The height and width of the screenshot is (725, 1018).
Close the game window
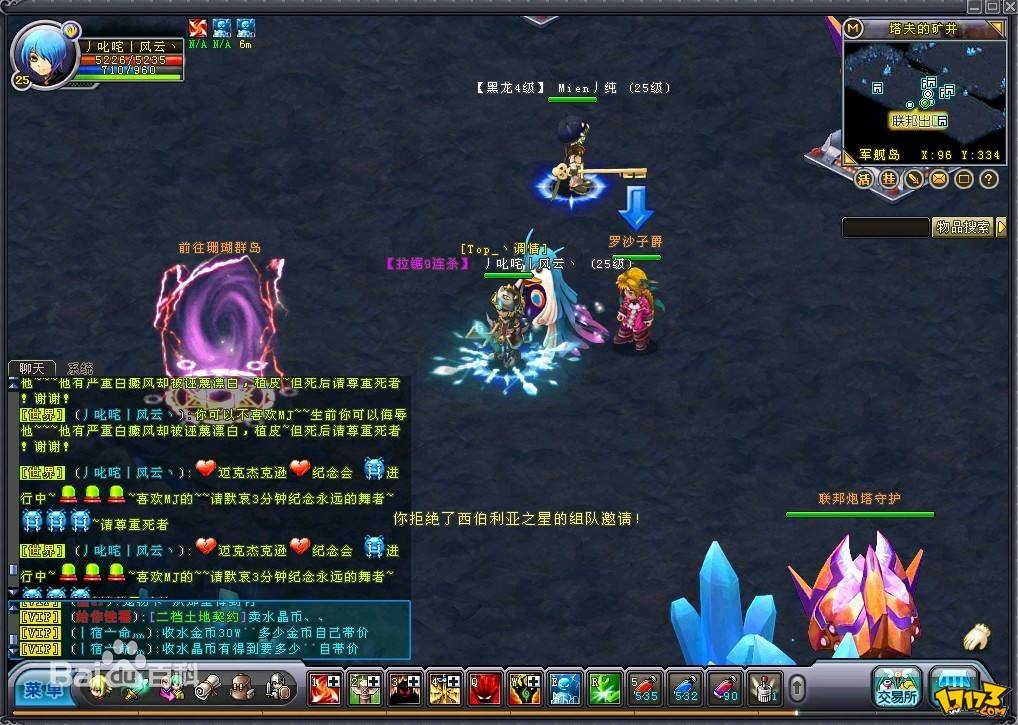pyautogui.click(x=1008, y=6)
